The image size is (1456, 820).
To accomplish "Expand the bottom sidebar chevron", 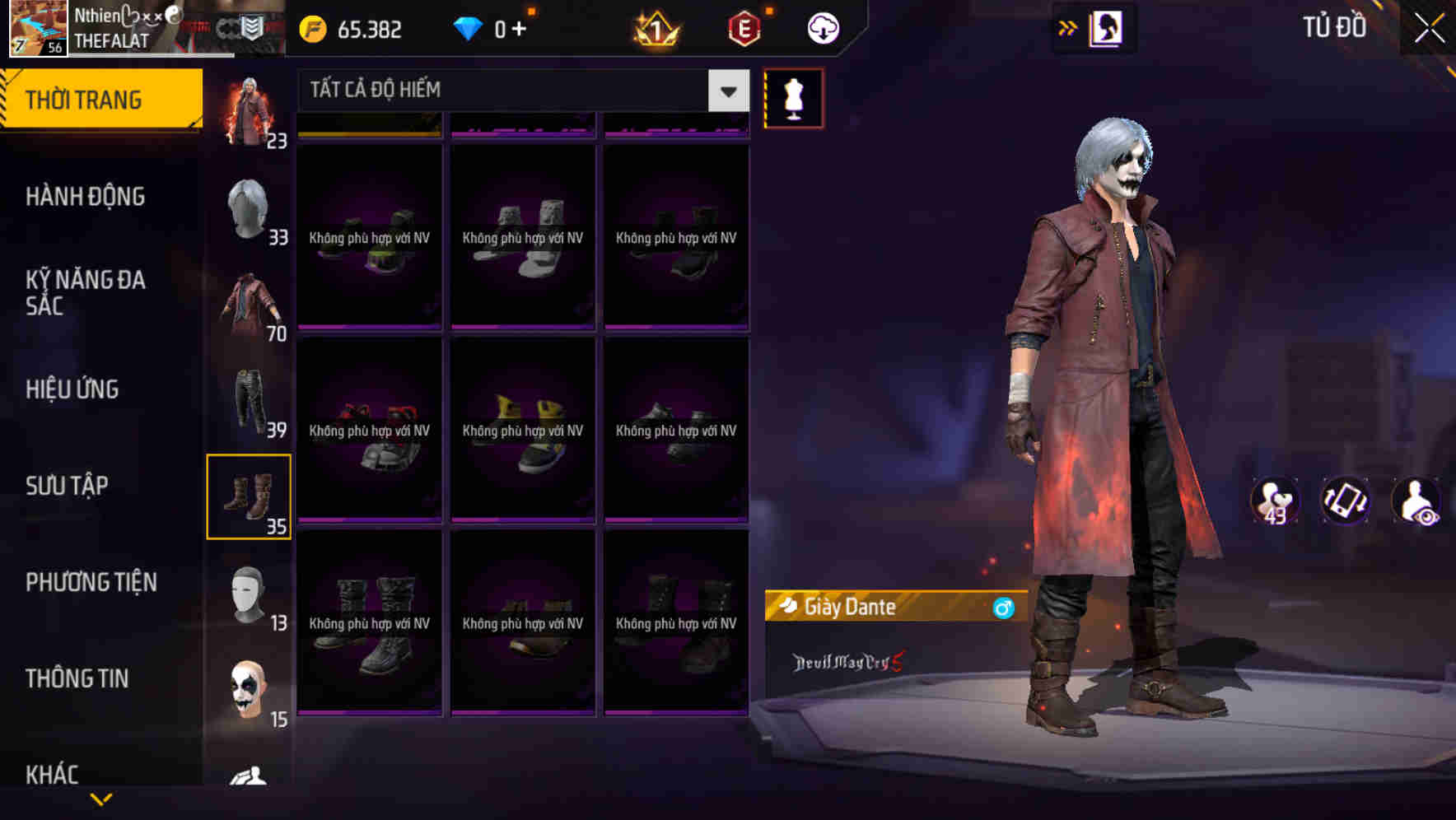I will click(x=101, y=799).
